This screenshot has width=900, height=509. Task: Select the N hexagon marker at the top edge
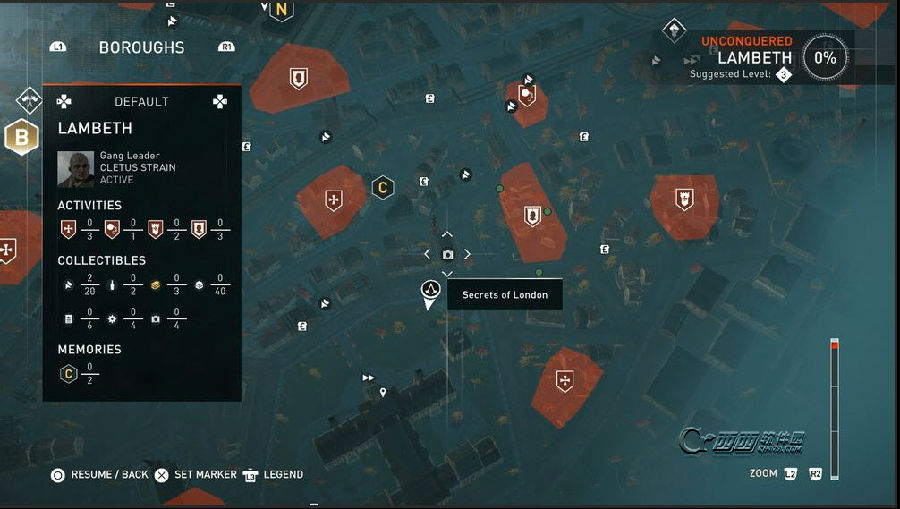pos(281,11)
